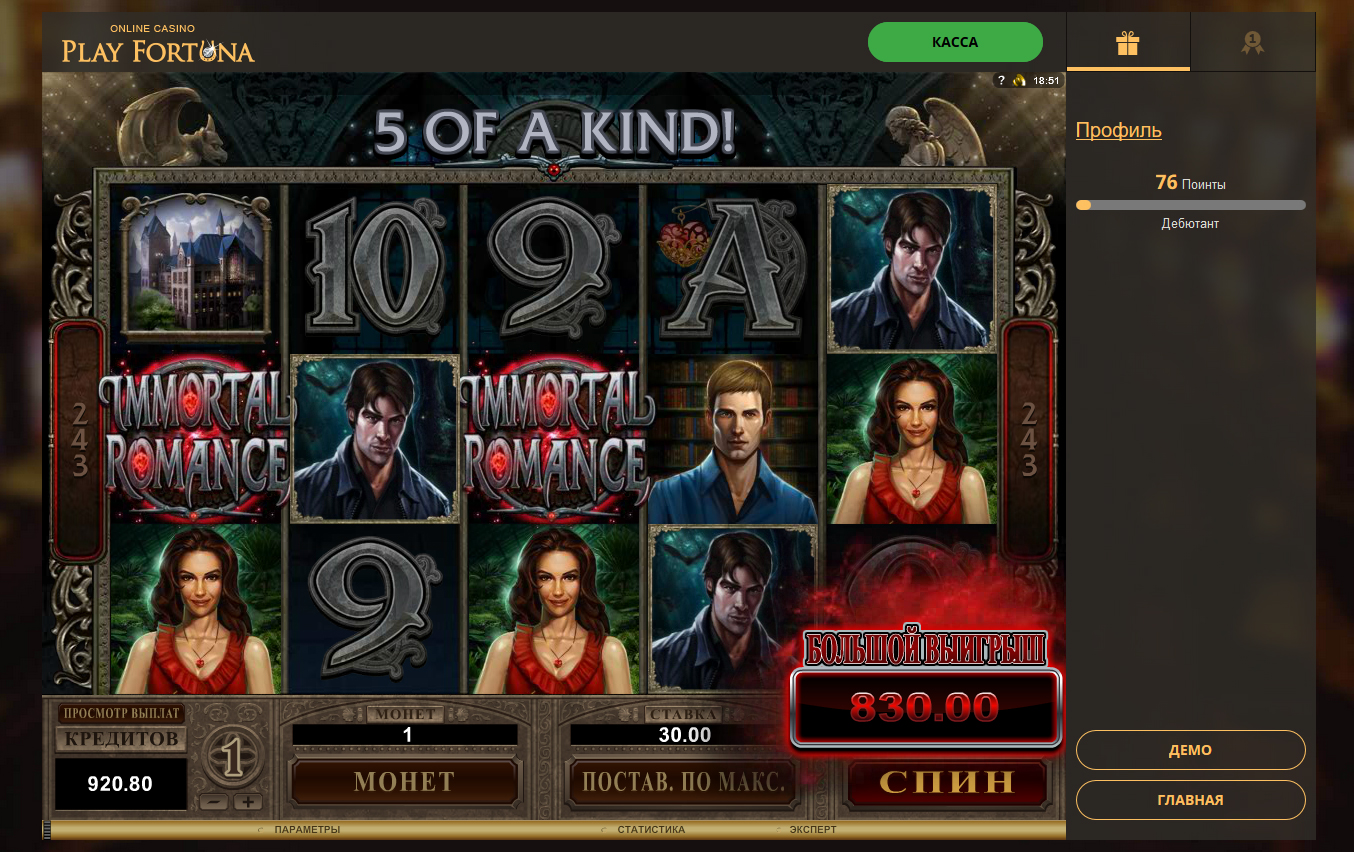Open the Профиль link

(1118, 130)
